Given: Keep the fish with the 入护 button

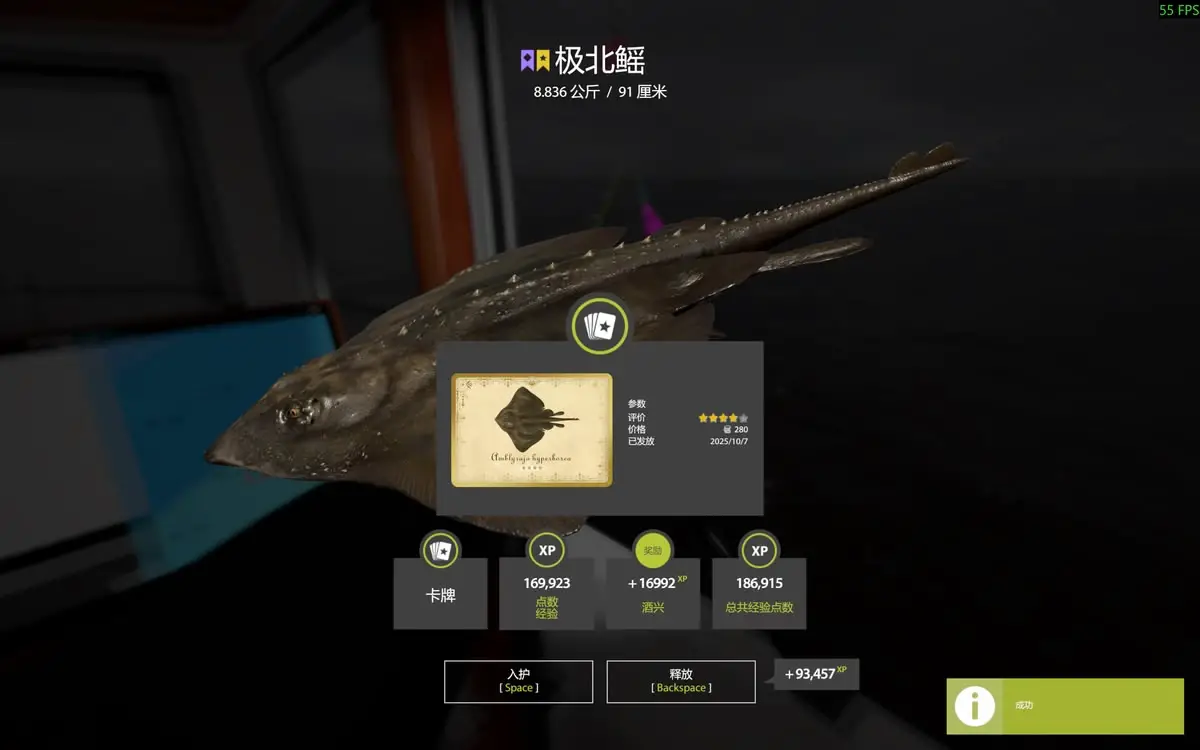Looking at the screenshot, I should pos(518,681).
